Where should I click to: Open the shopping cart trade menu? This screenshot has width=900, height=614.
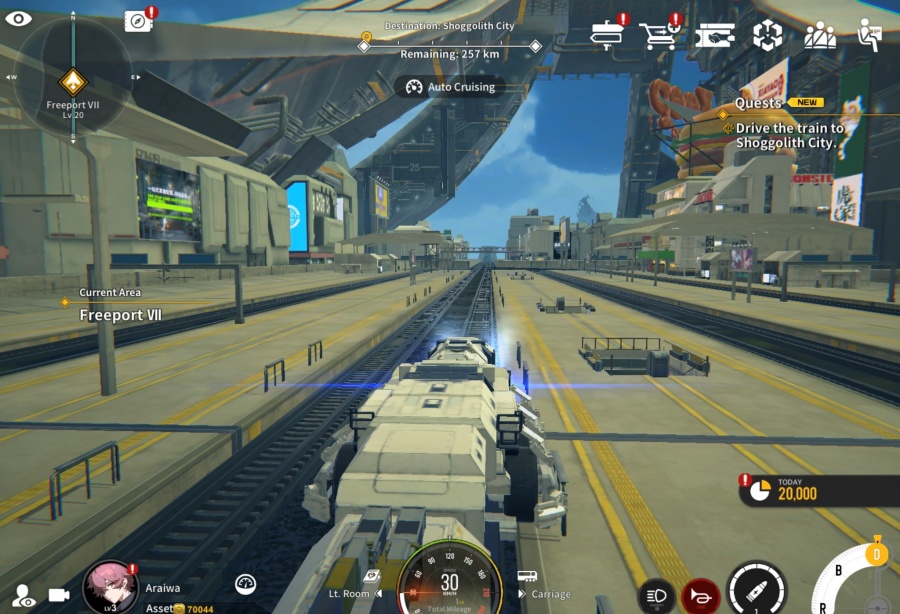click(657, 36)
